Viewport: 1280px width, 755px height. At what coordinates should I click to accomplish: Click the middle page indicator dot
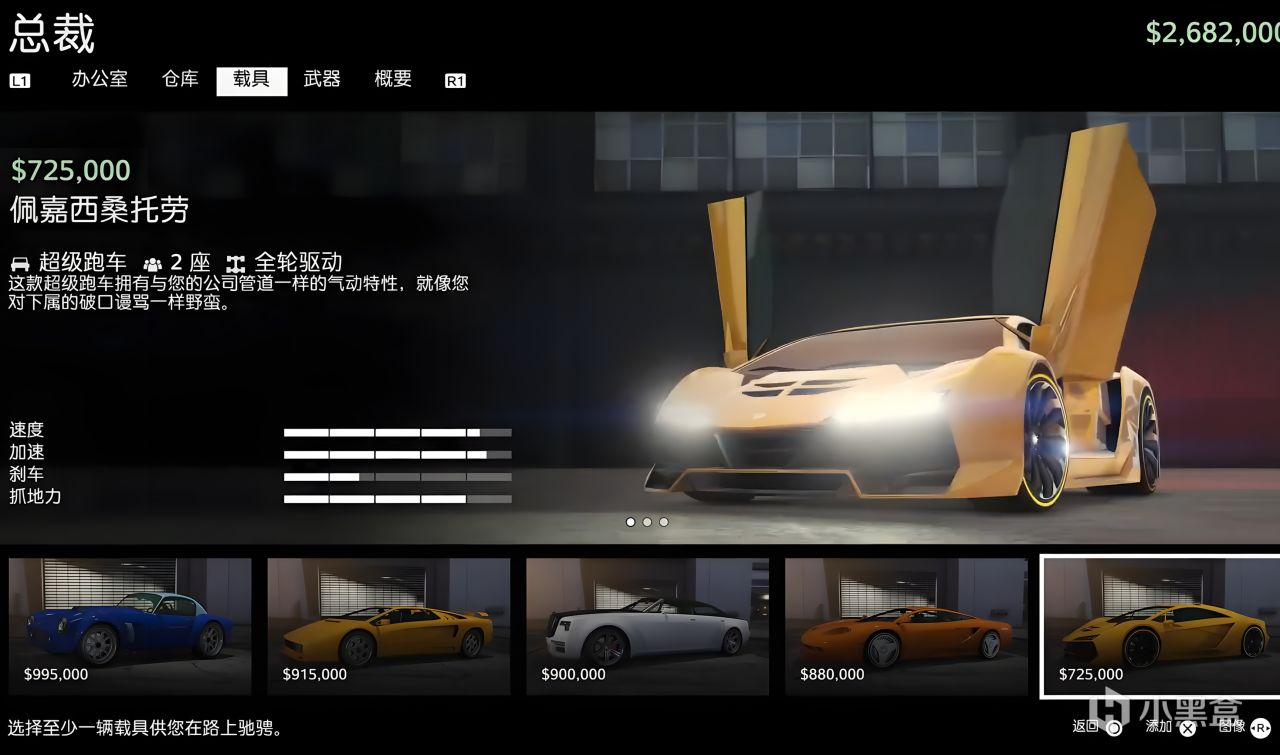647,521
